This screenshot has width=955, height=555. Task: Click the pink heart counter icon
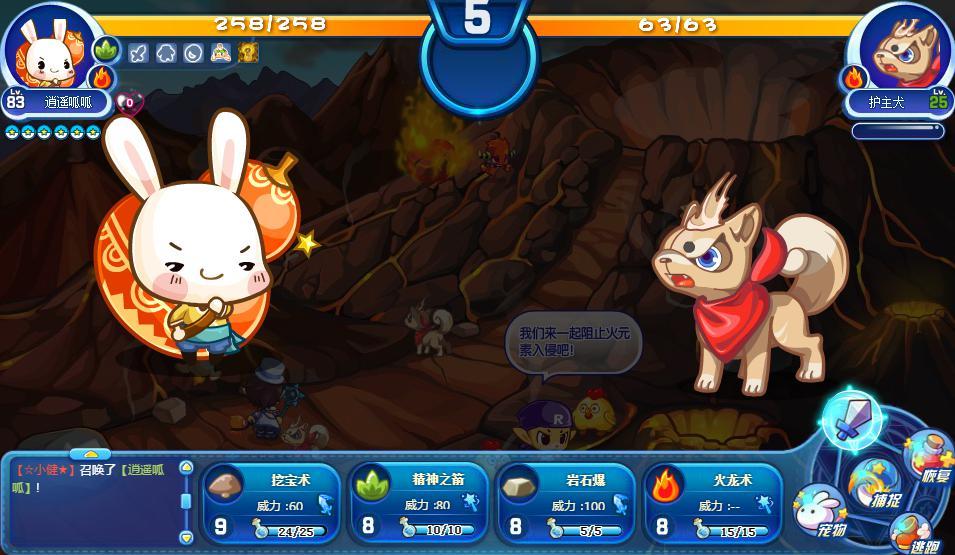coord(129,101)
